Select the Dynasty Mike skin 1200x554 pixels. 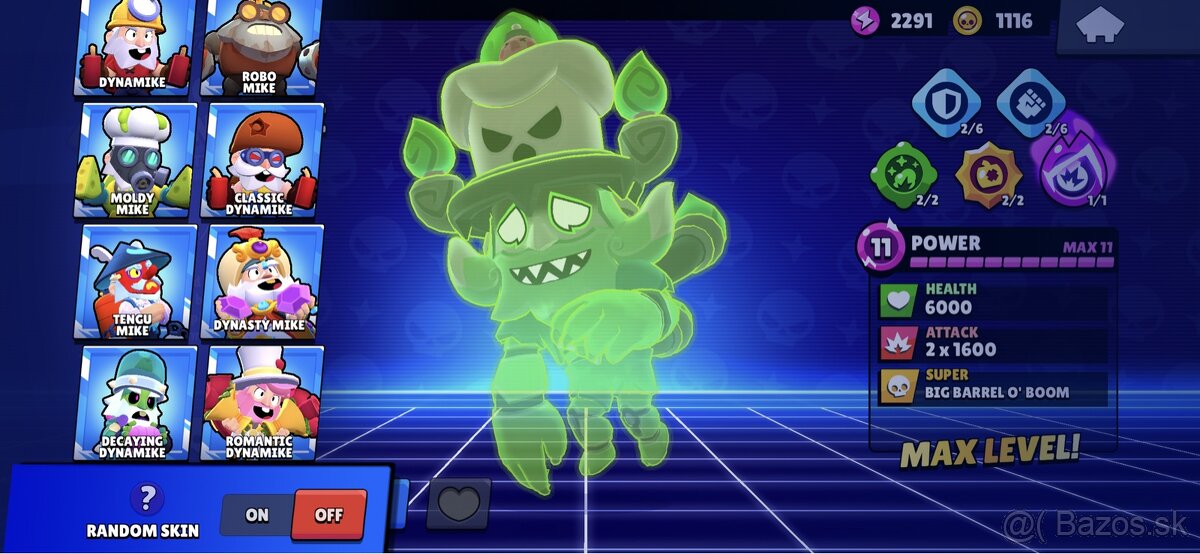pos(262,282)
